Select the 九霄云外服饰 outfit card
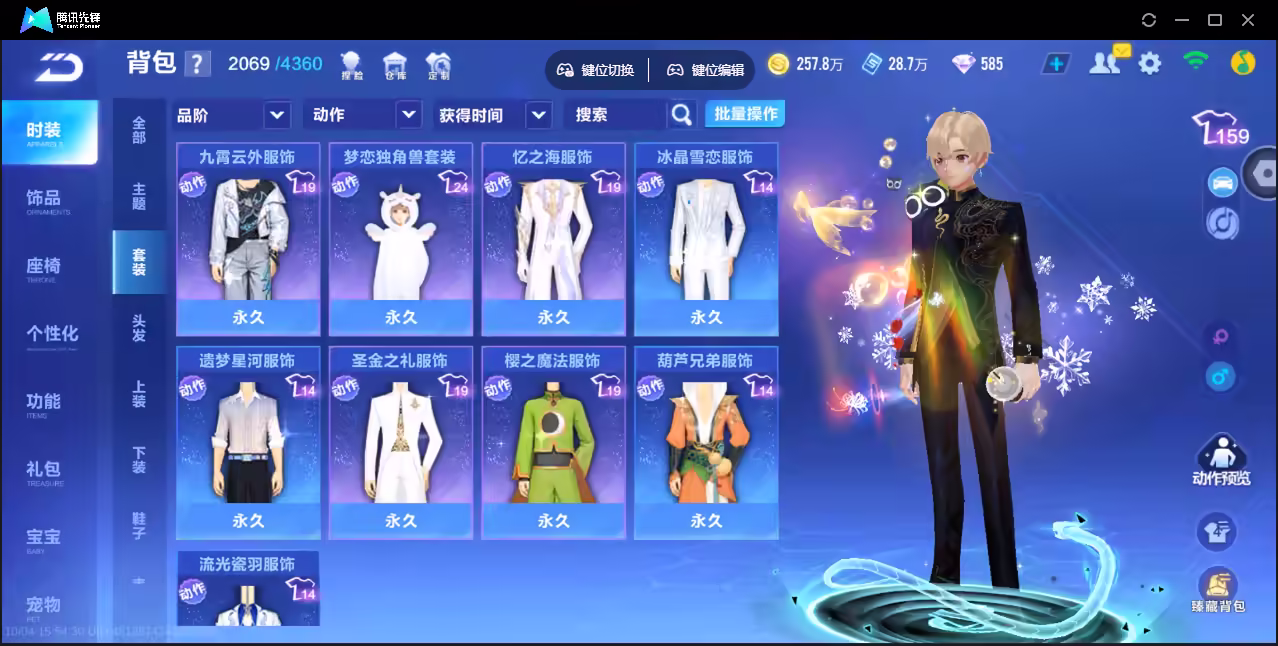This screenshot has width=1278, height=646. [248, 238]
